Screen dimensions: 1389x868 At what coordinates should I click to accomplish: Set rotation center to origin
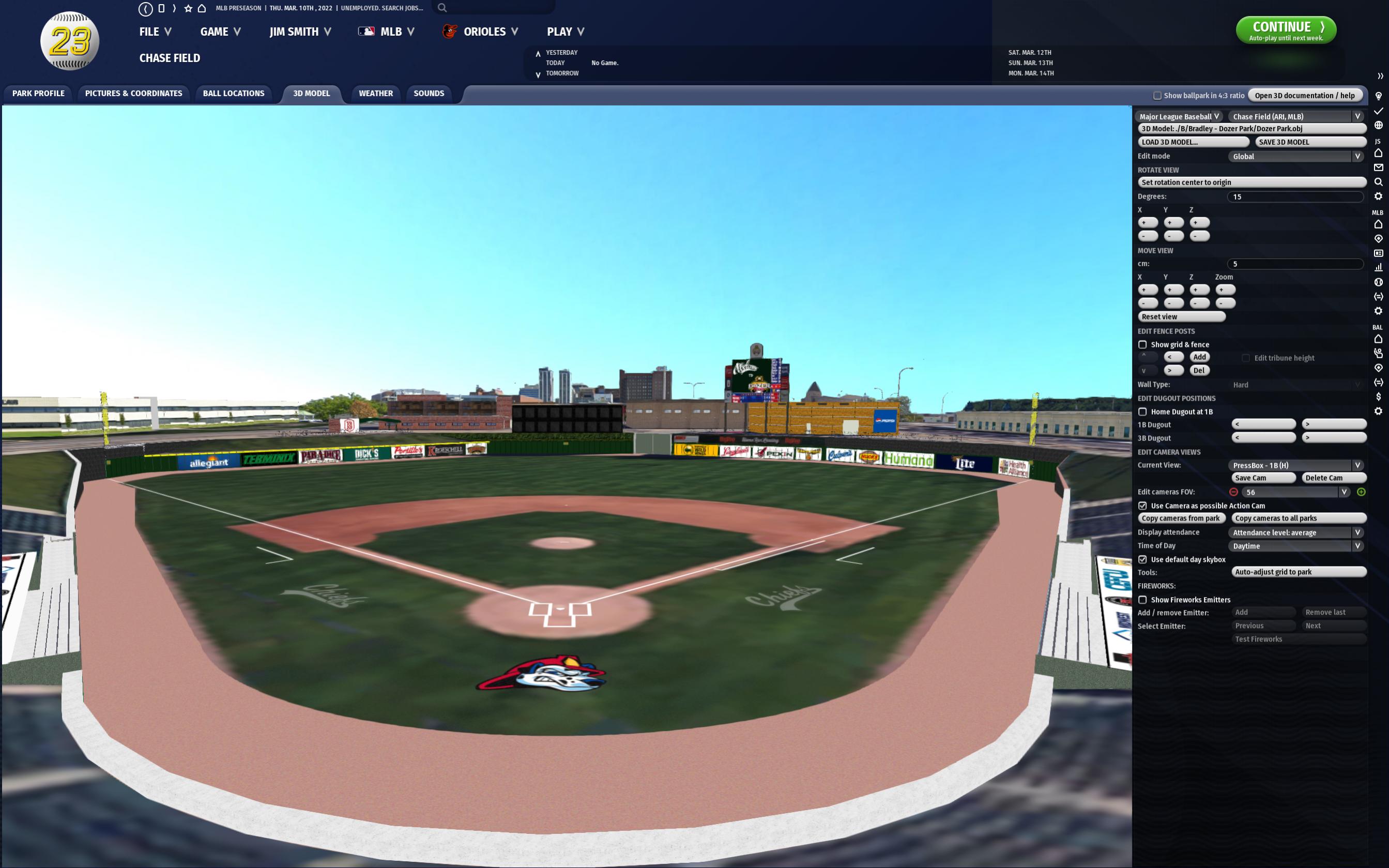[1251, 182]
